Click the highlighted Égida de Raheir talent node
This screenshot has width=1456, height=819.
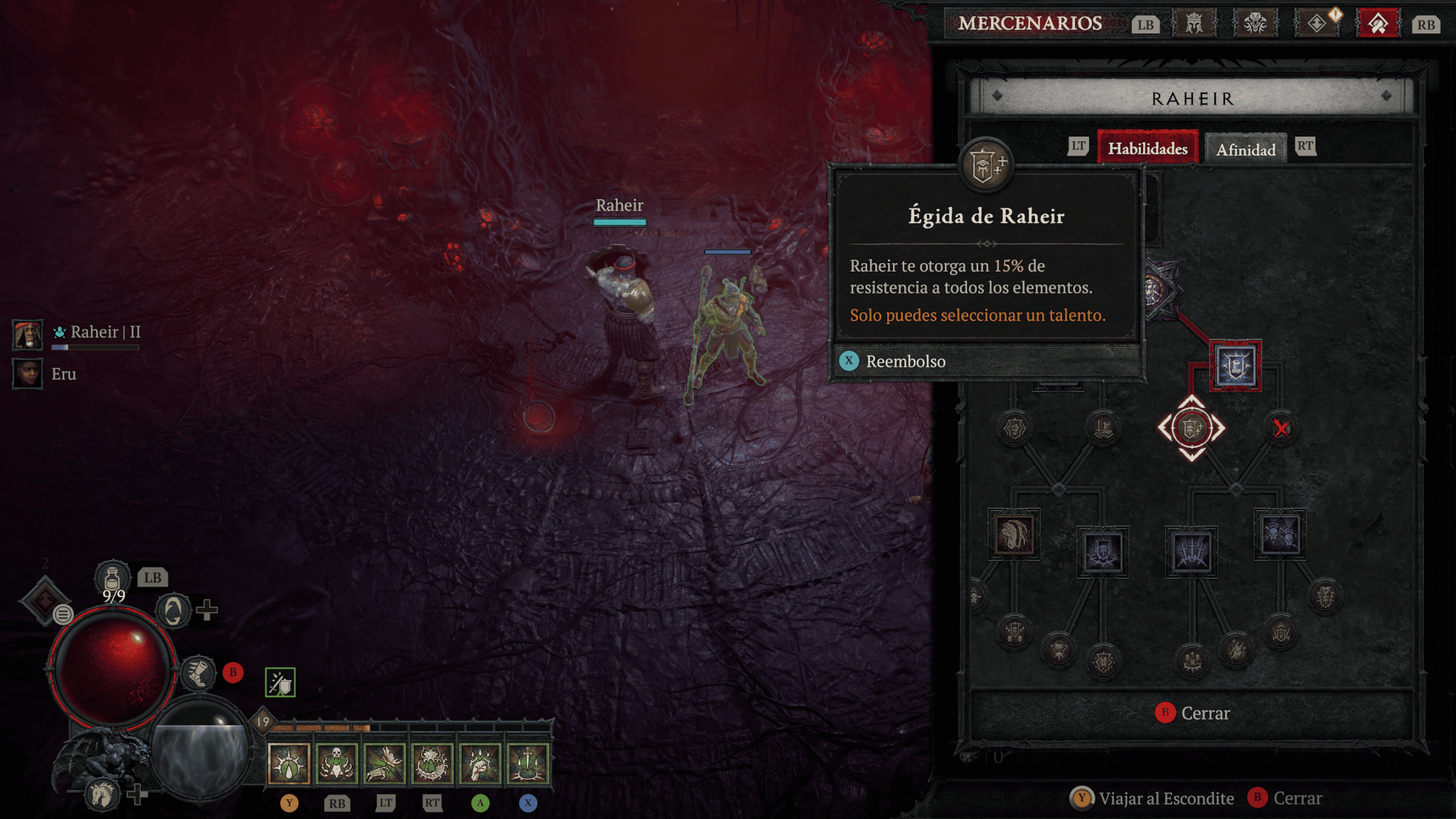1192,428
